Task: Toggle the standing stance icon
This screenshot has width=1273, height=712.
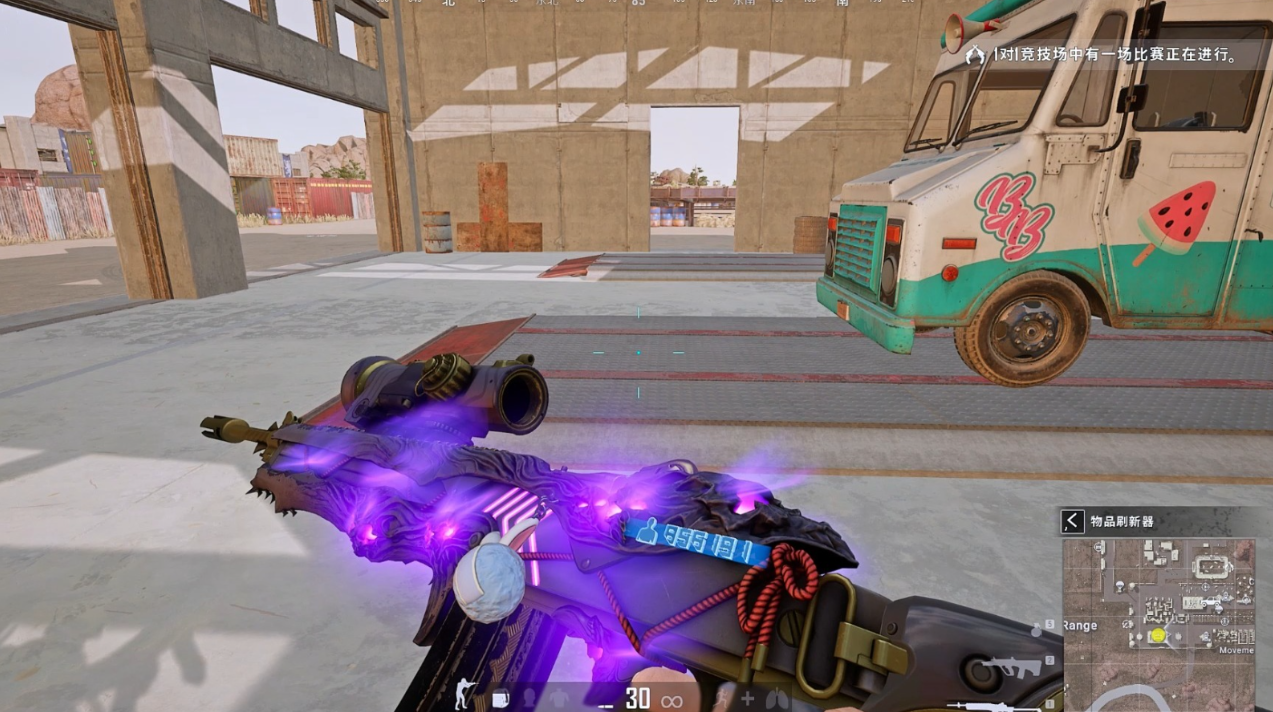Action: (x=465, y=693)
